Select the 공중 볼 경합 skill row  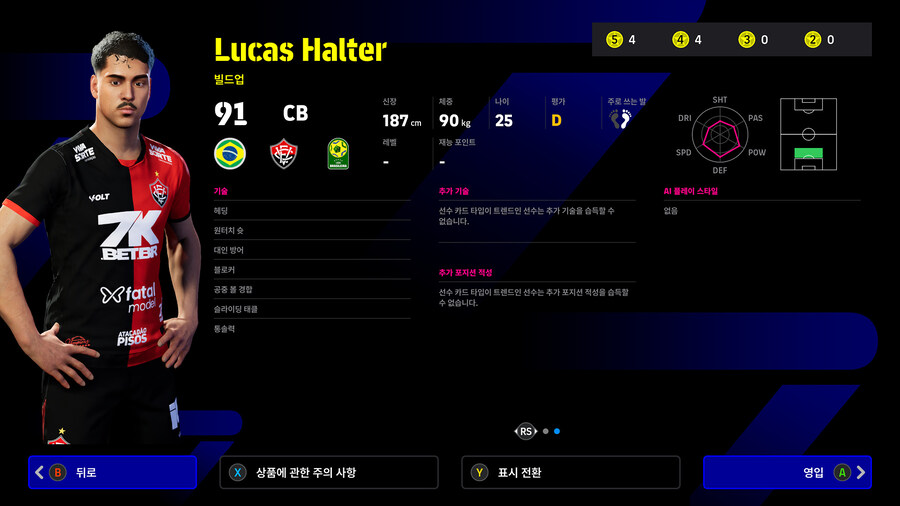[x=311, y=289]
